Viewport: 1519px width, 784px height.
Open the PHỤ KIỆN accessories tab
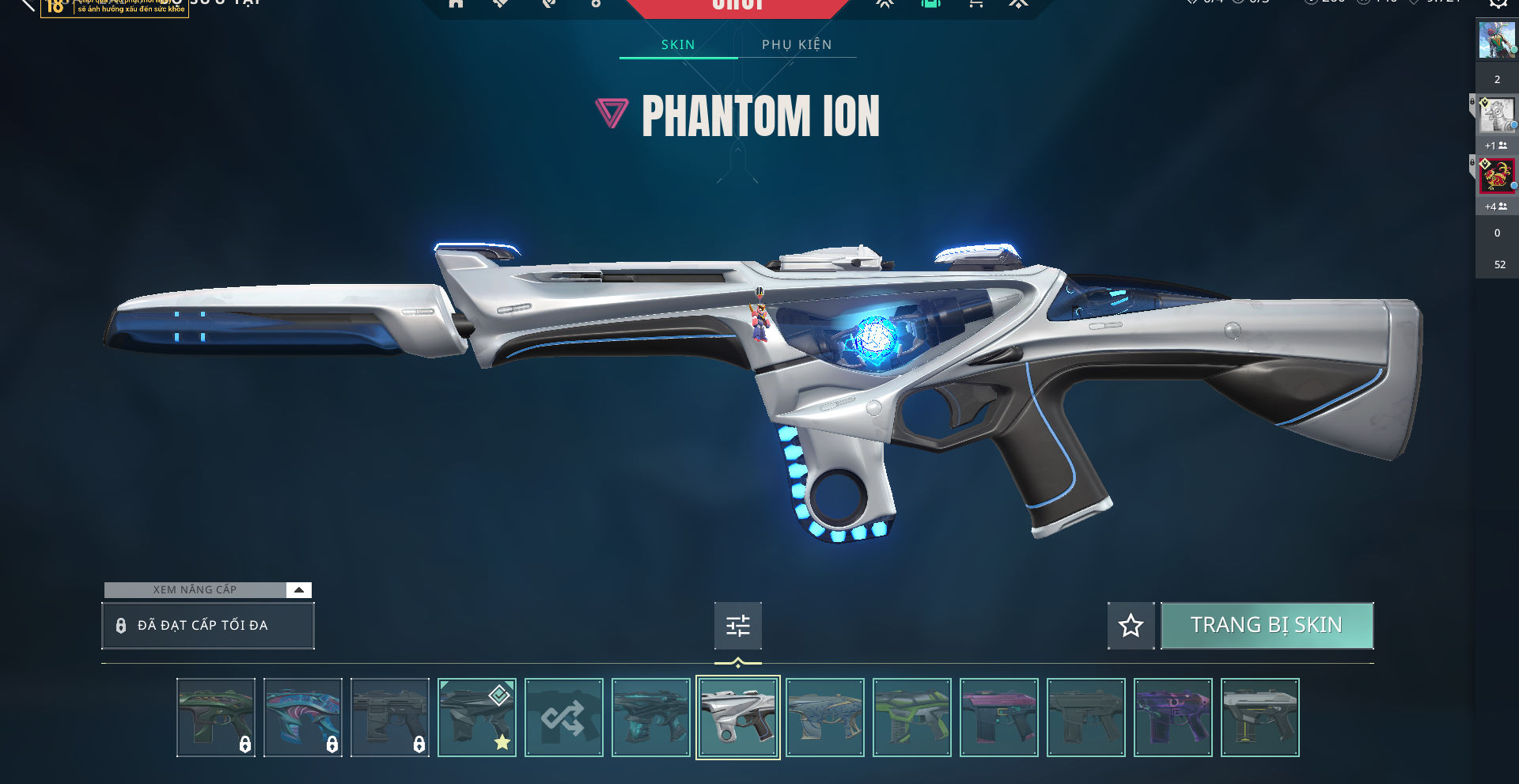pos(797,45)
